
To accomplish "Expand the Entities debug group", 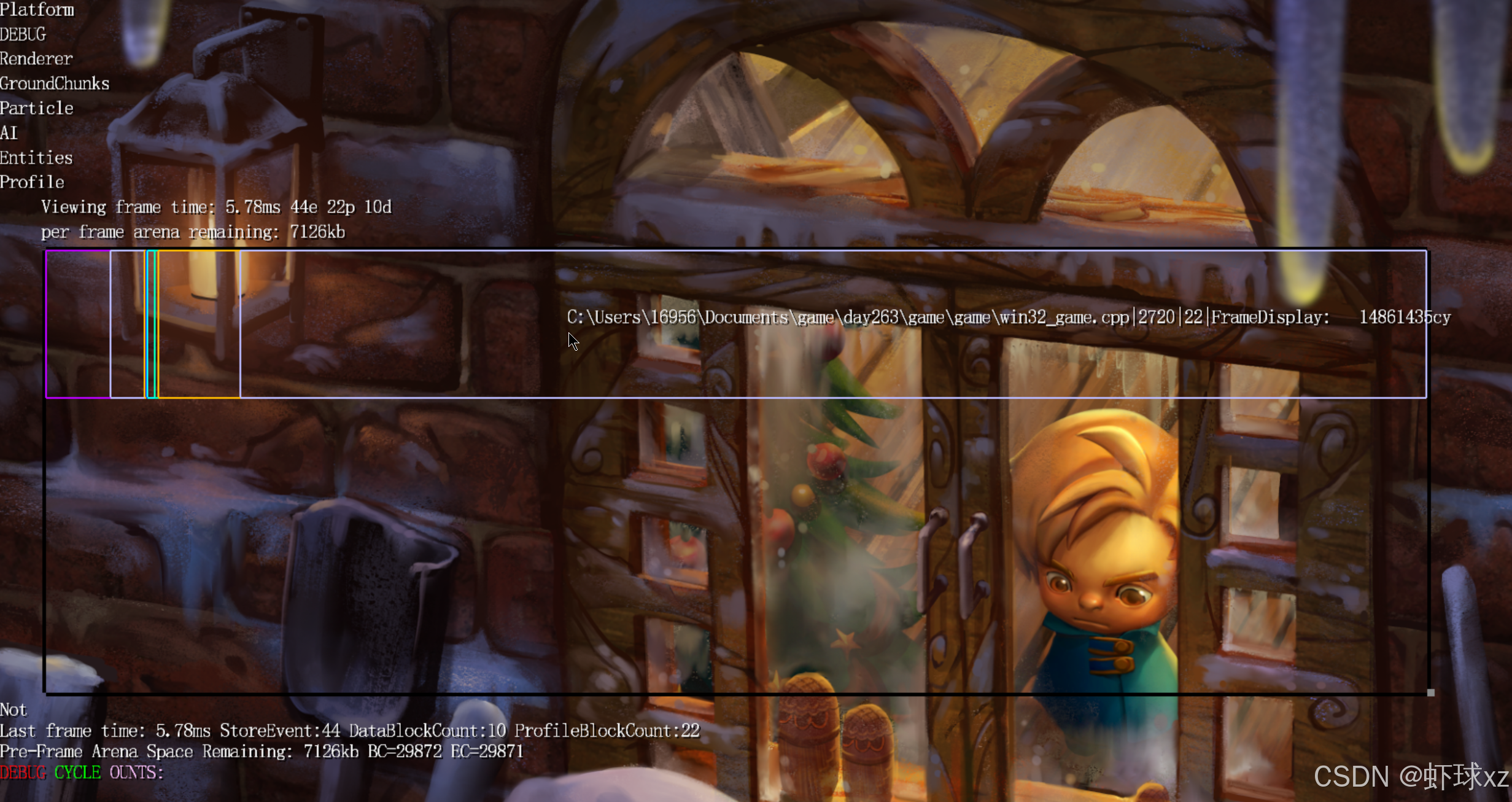I will coord(36,158).
